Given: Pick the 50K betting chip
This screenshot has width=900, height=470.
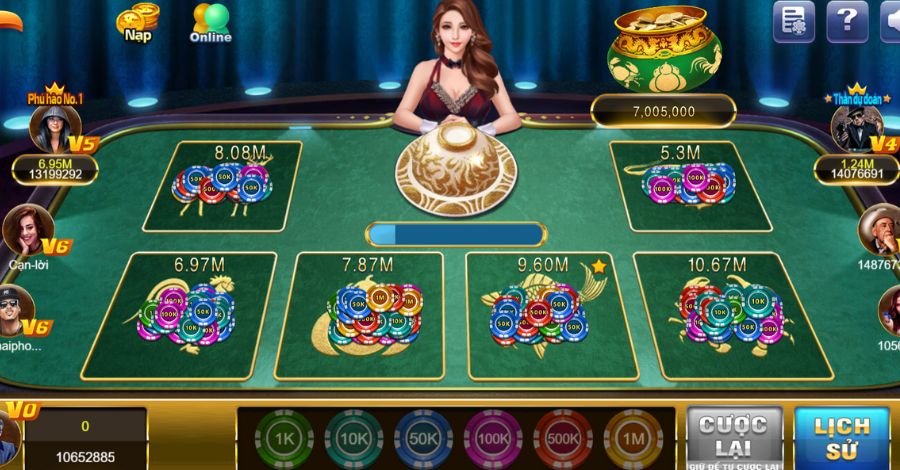Looking at the screenshot, I should click(423, 439).
